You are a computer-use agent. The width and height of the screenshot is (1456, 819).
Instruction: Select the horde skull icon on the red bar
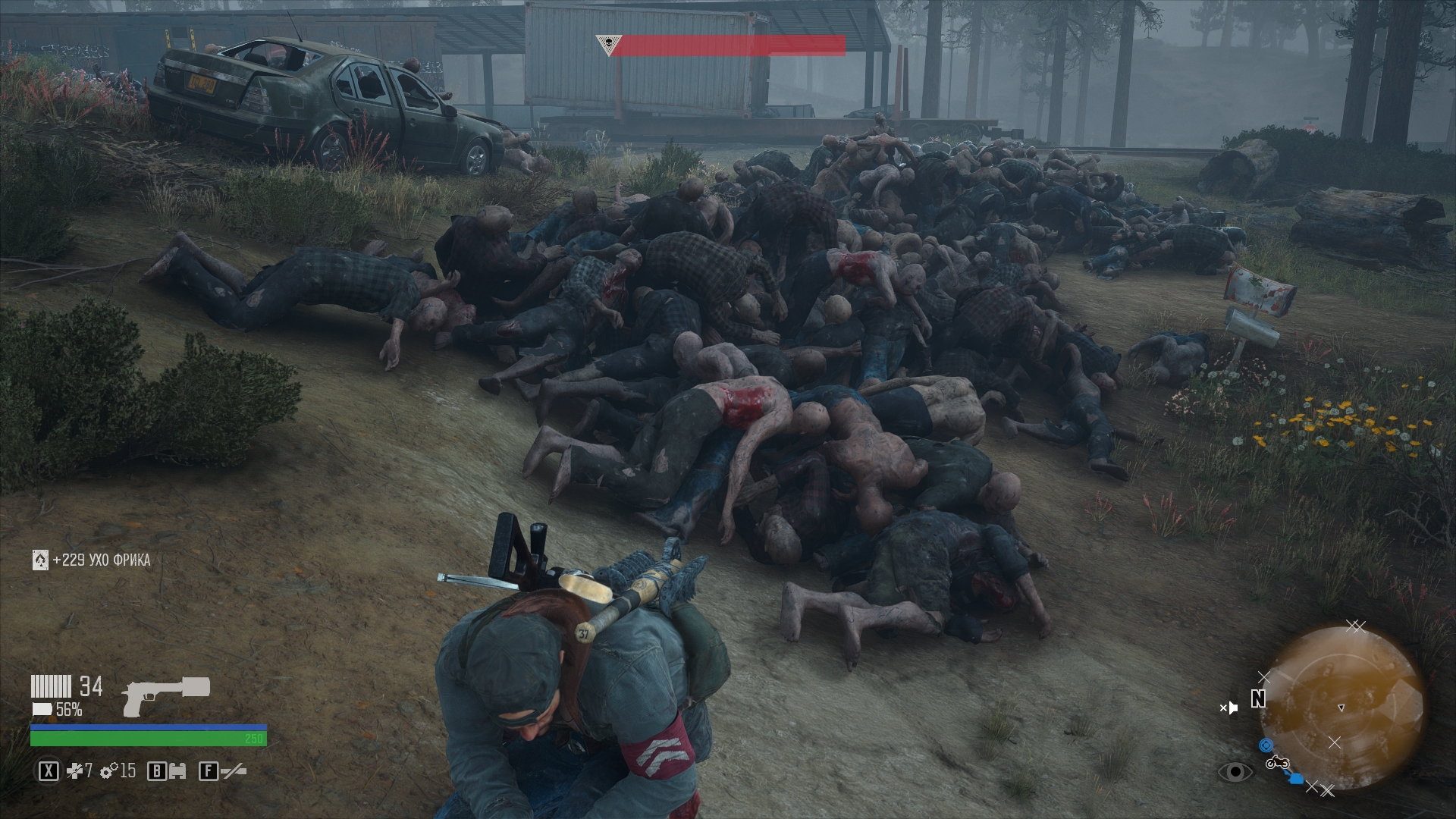pos(607,45)
